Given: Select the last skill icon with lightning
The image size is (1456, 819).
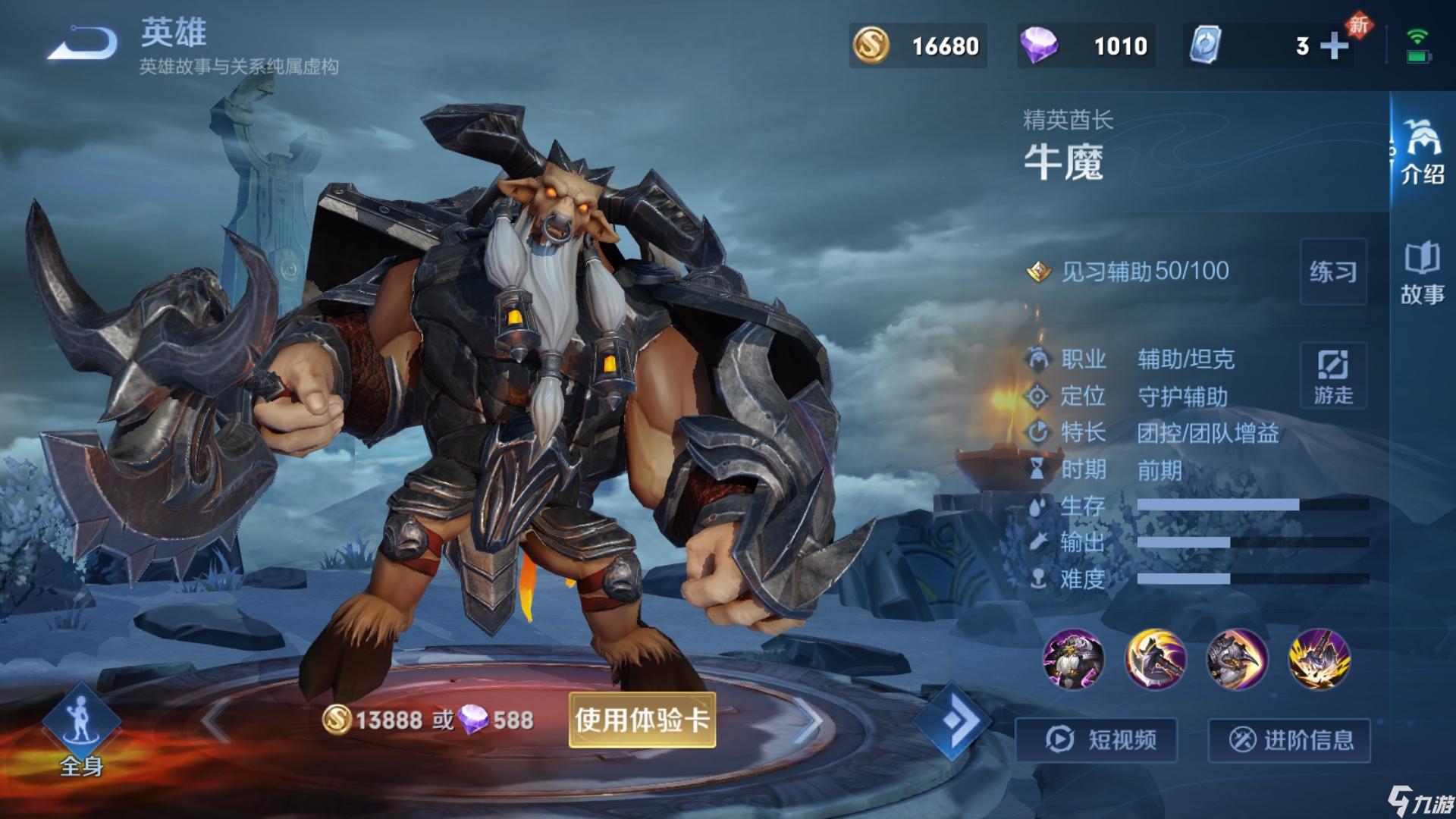Looking at the screenshot, I should coord(1319,659).
